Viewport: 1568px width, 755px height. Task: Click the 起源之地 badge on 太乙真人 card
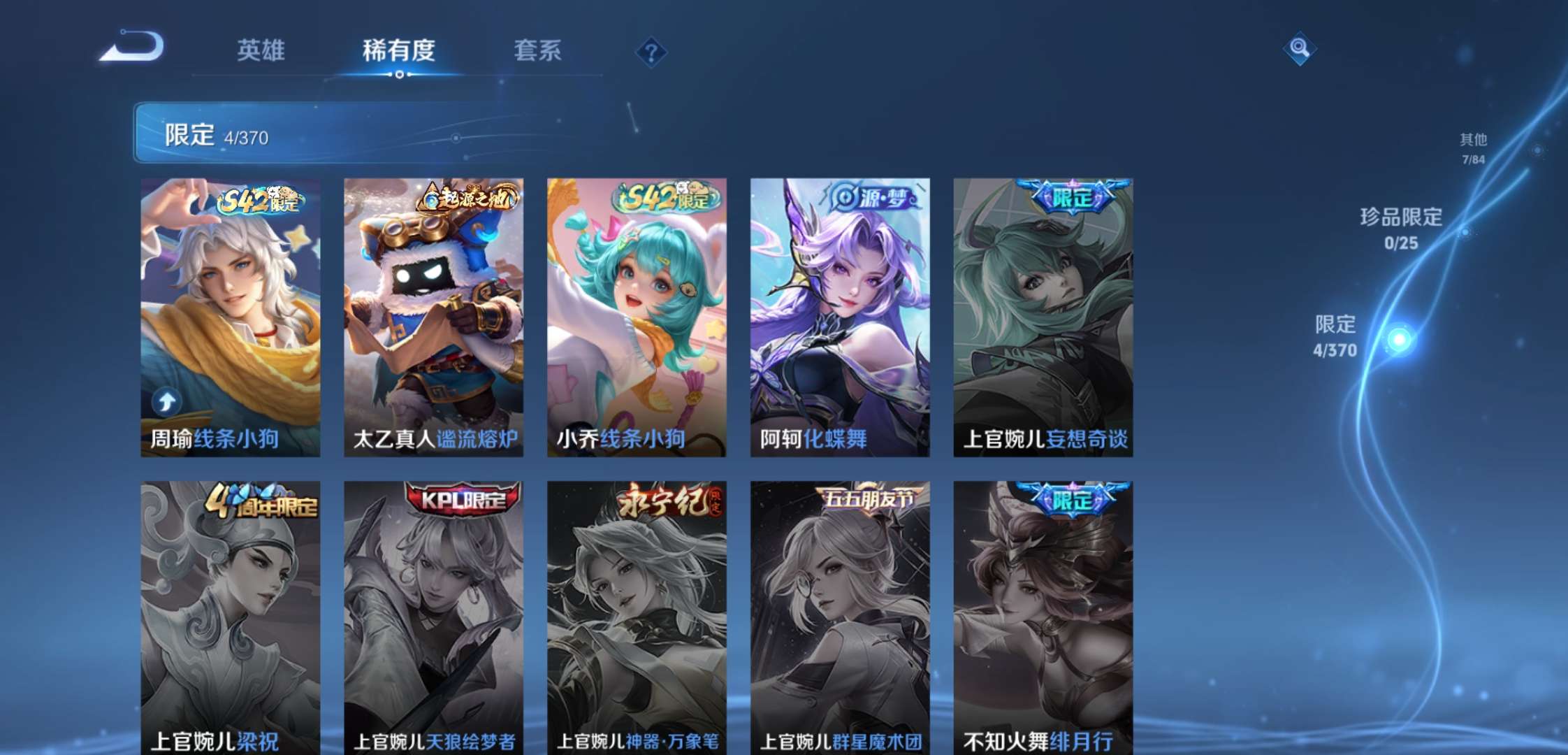click(x=463, y=196)
